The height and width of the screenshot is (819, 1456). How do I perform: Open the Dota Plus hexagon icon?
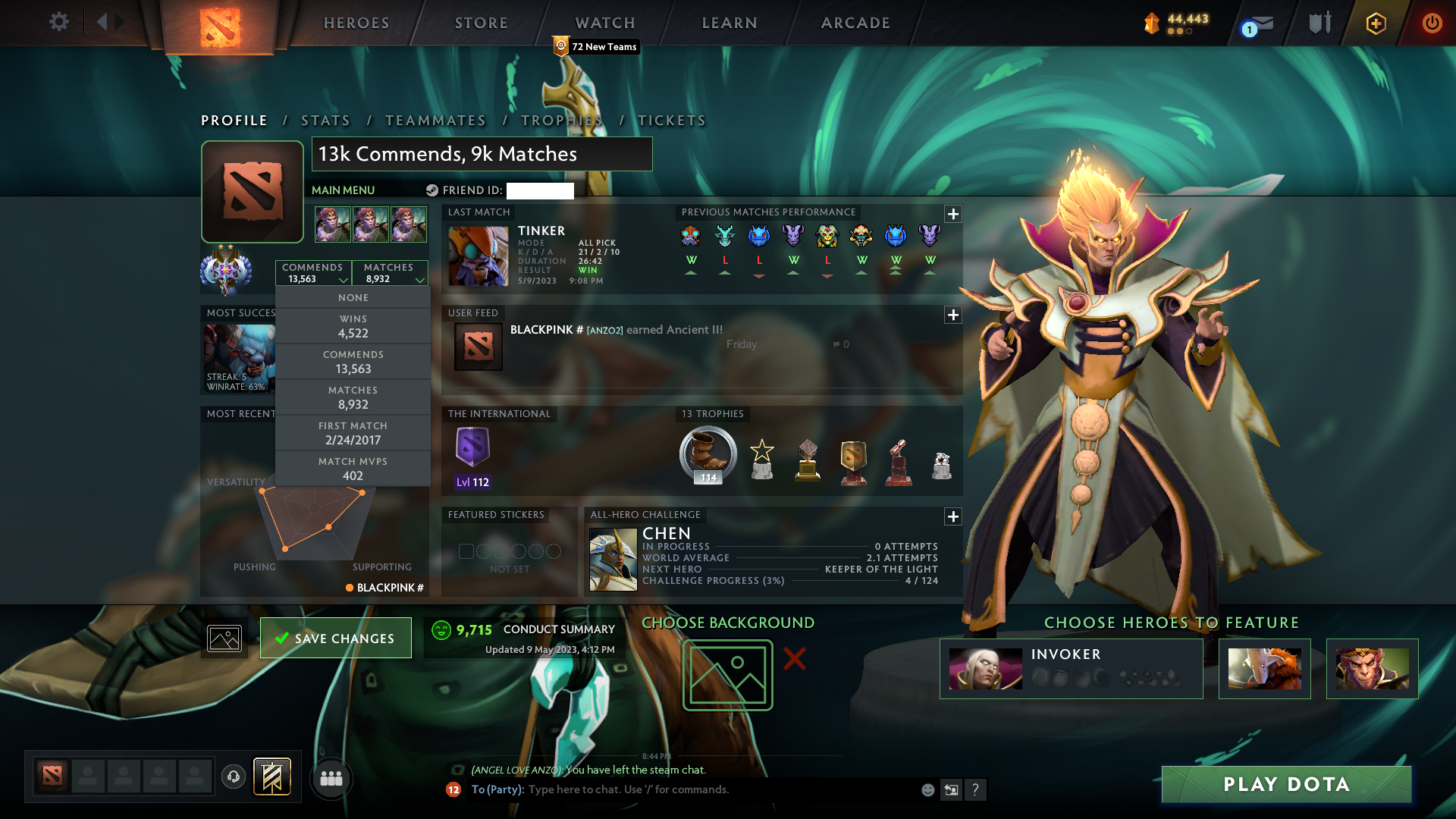coord(1375,22)
